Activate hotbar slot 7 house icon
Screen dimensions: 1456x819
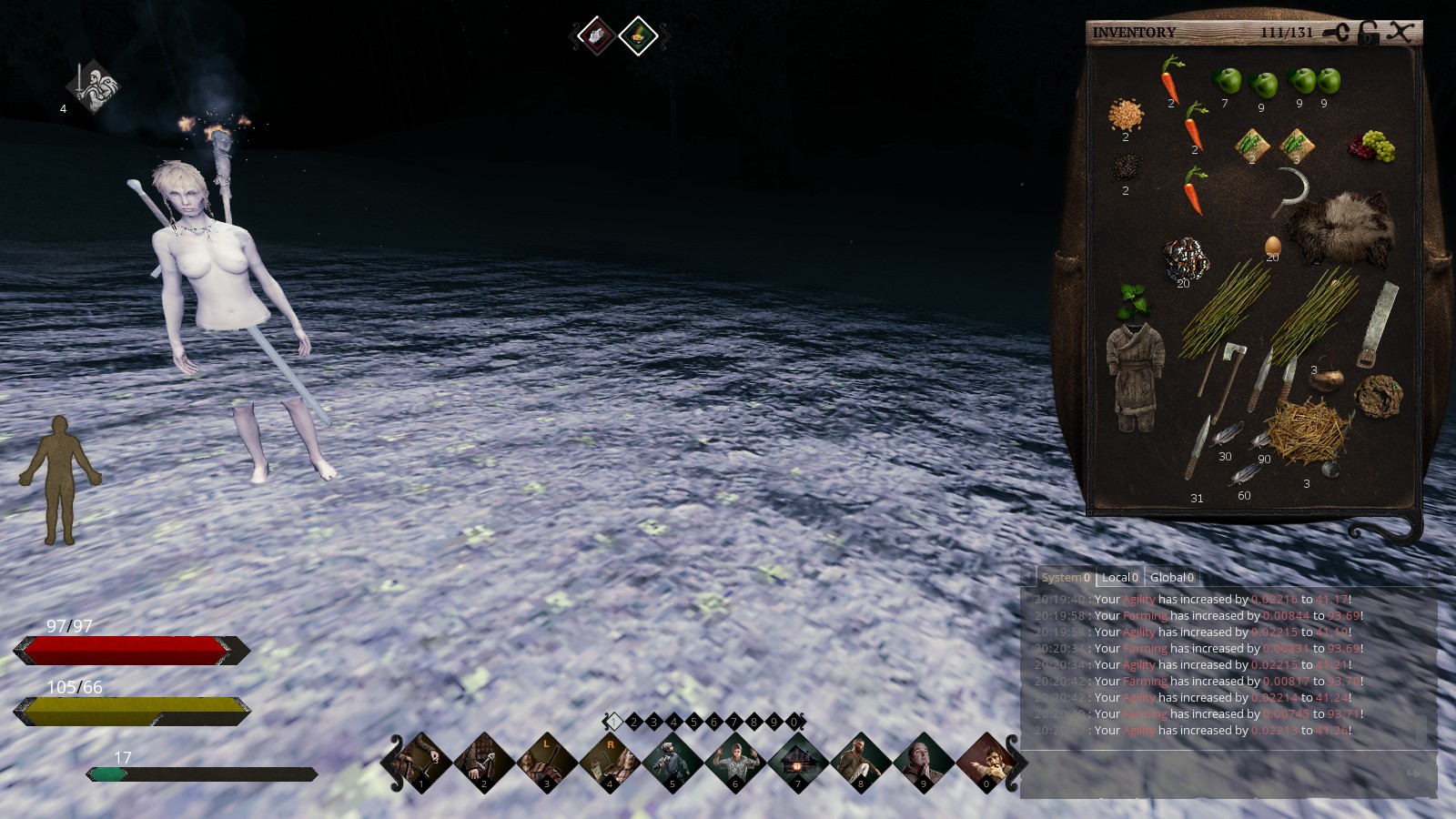click(798, 761)
